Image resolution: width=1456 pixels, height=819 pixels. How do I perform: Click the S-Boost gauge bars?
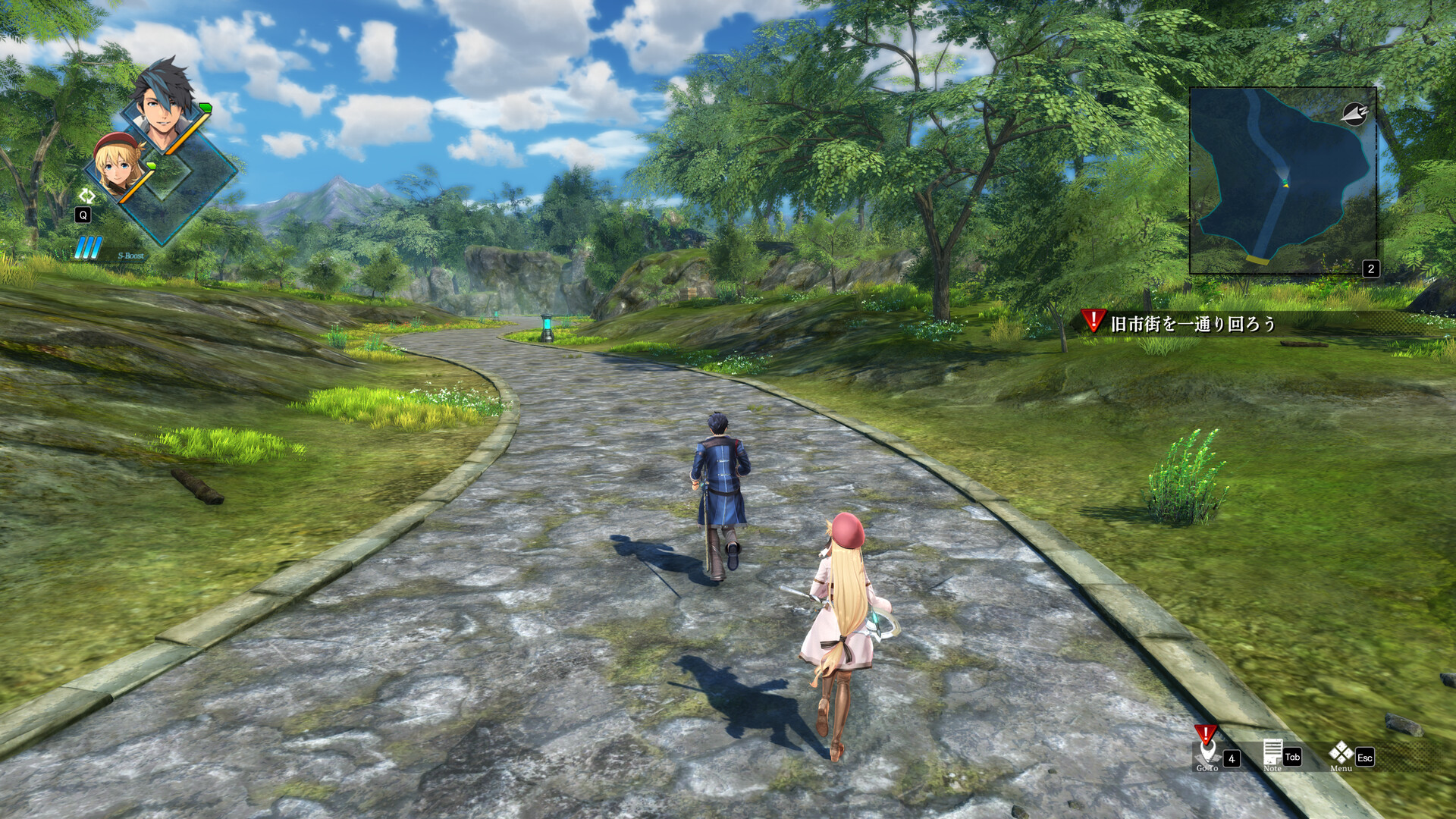click(x=89, y=248)
